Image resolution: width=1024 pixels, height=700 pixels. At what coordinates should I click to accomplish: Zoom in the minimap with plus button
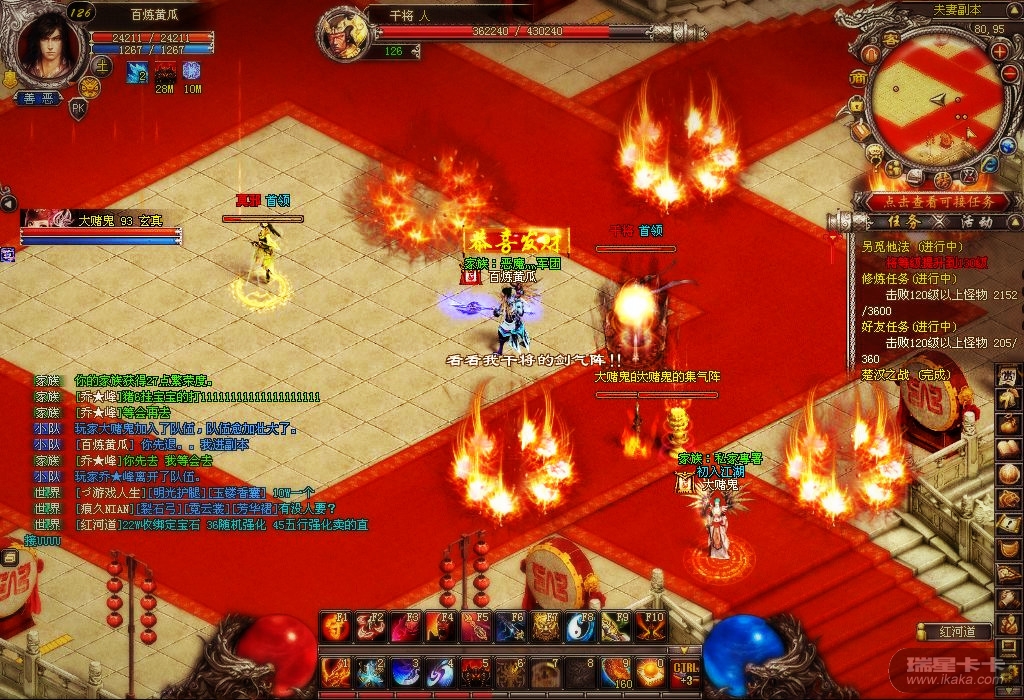coord(999,50)
